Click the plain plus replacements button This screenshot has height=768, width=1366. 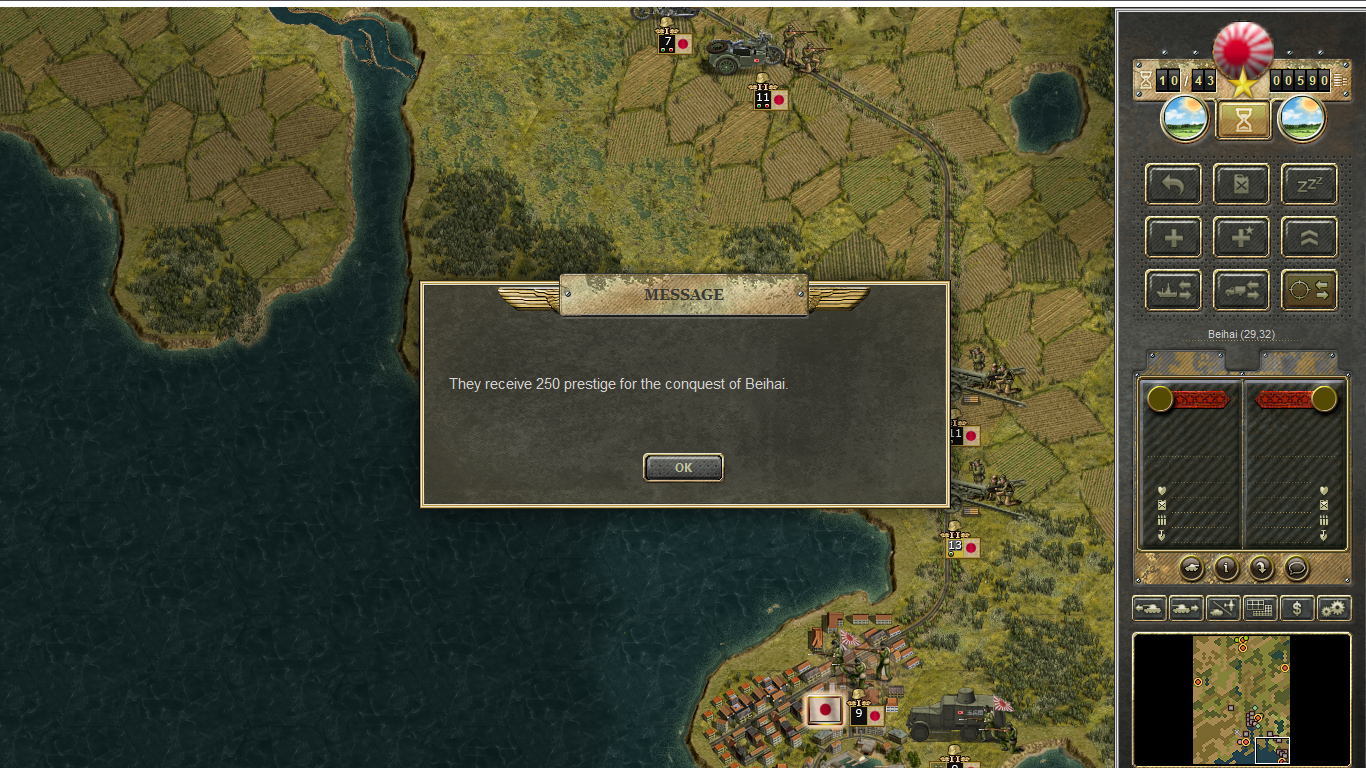[1174, 238]
